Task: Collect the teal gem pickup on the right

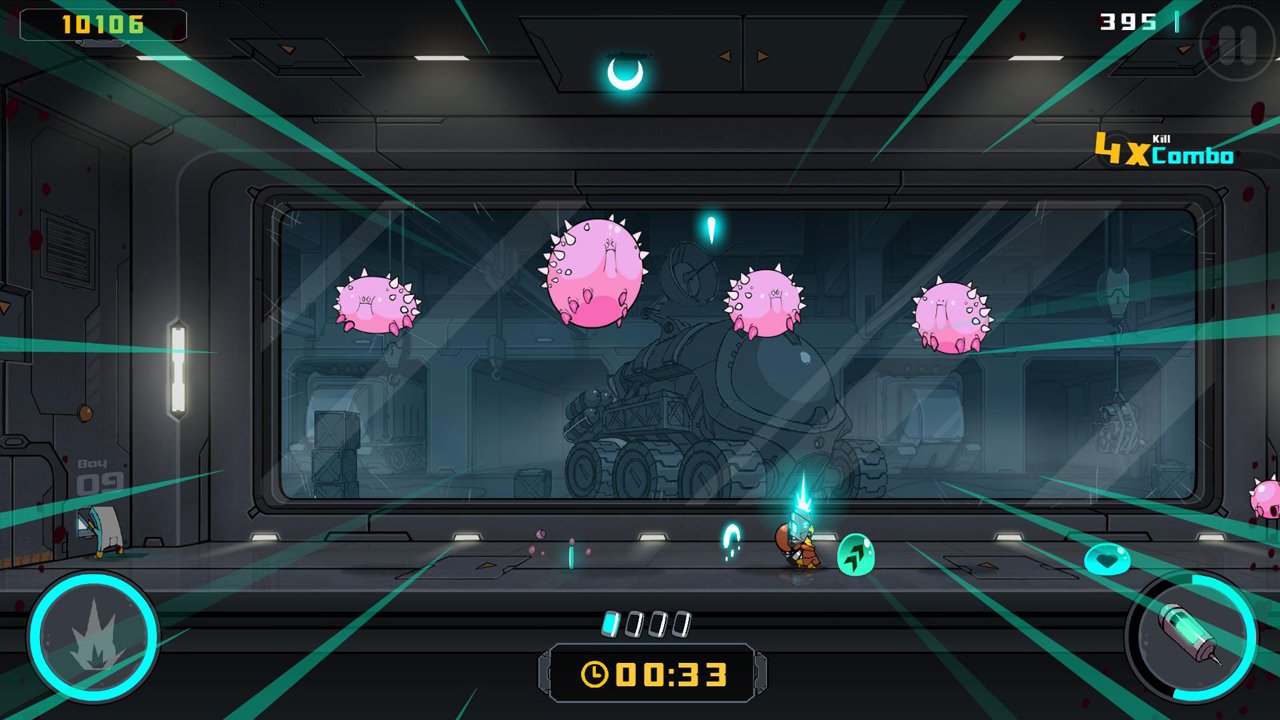Action: coord(1110,560)
